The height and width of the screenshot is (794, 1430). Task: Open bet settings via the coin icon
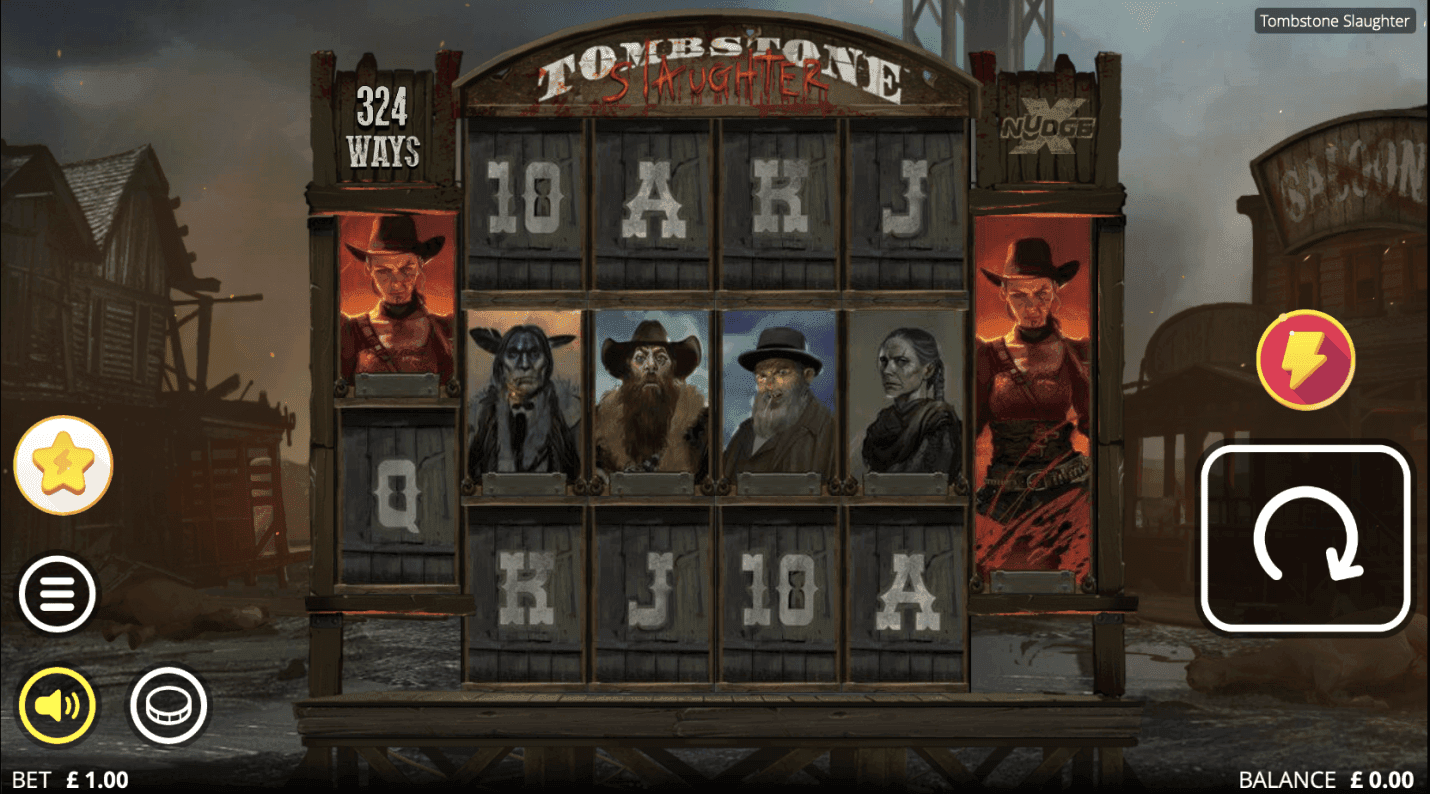click(x=170, y=704)
